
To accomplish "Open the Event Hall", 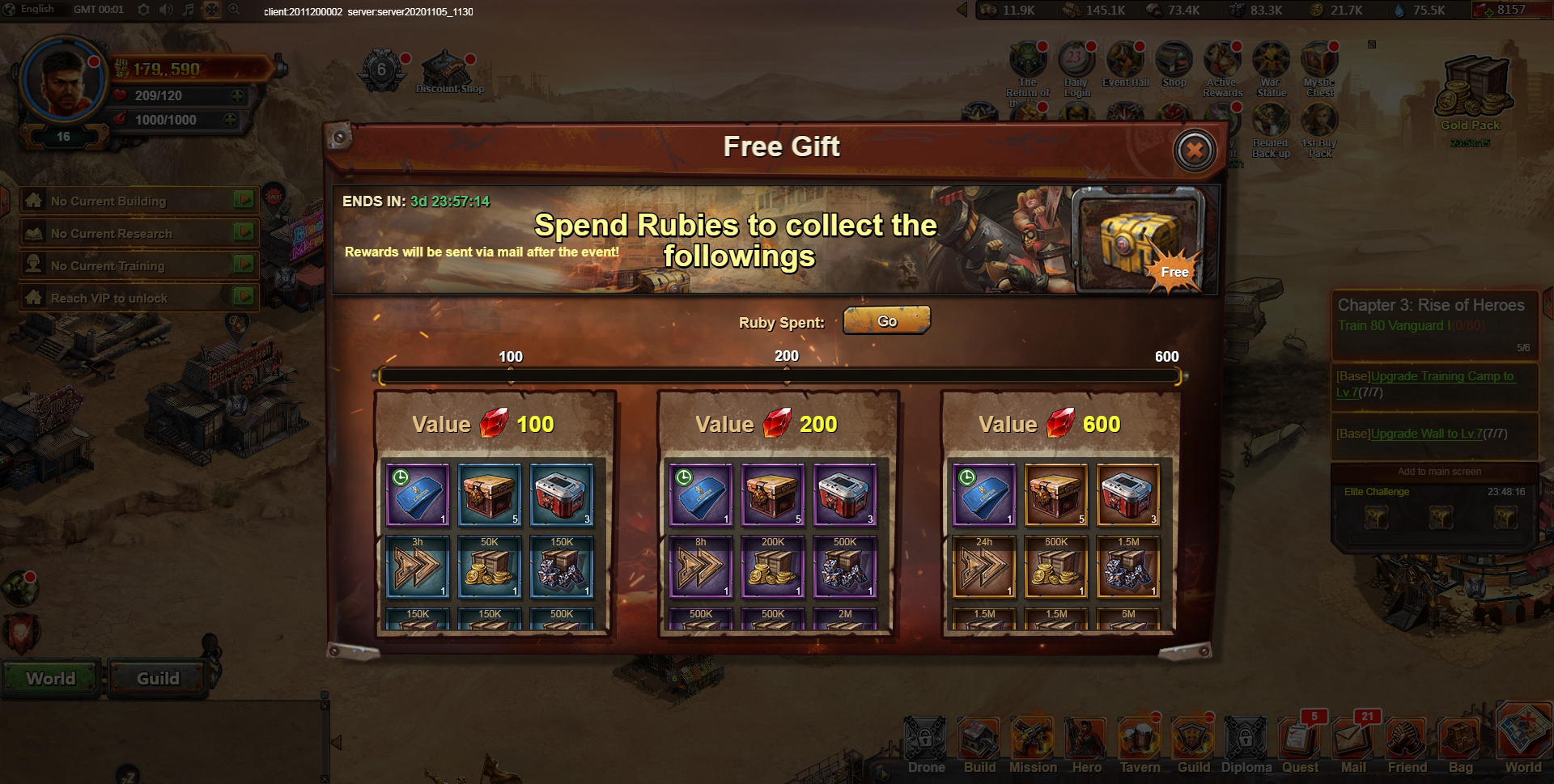I will (x=1125, y=65).
